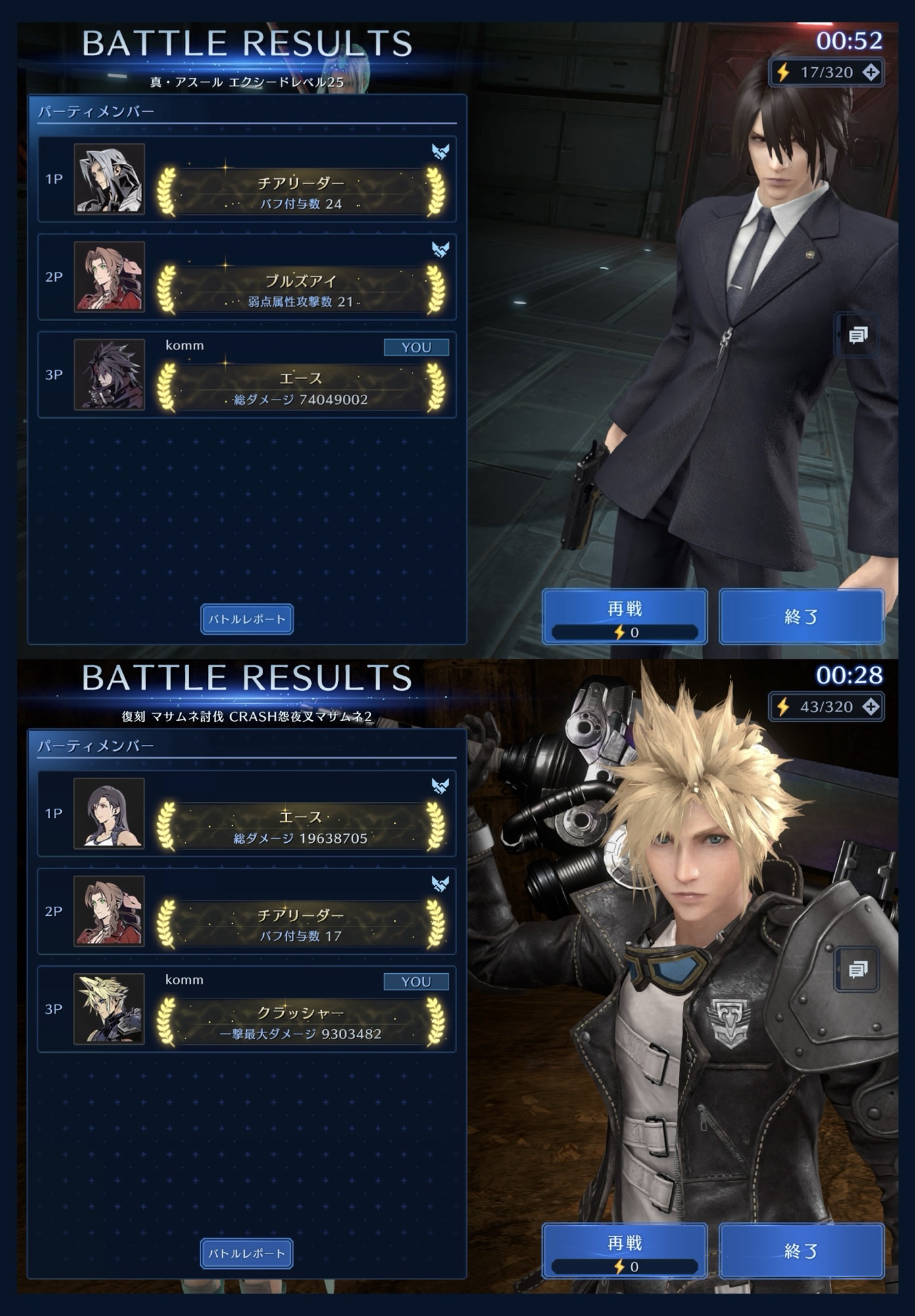Click the handshake icon on the Tifa row
This screenshot has height=1316, width=915.
pyautogui.click(x=440, y=786)
